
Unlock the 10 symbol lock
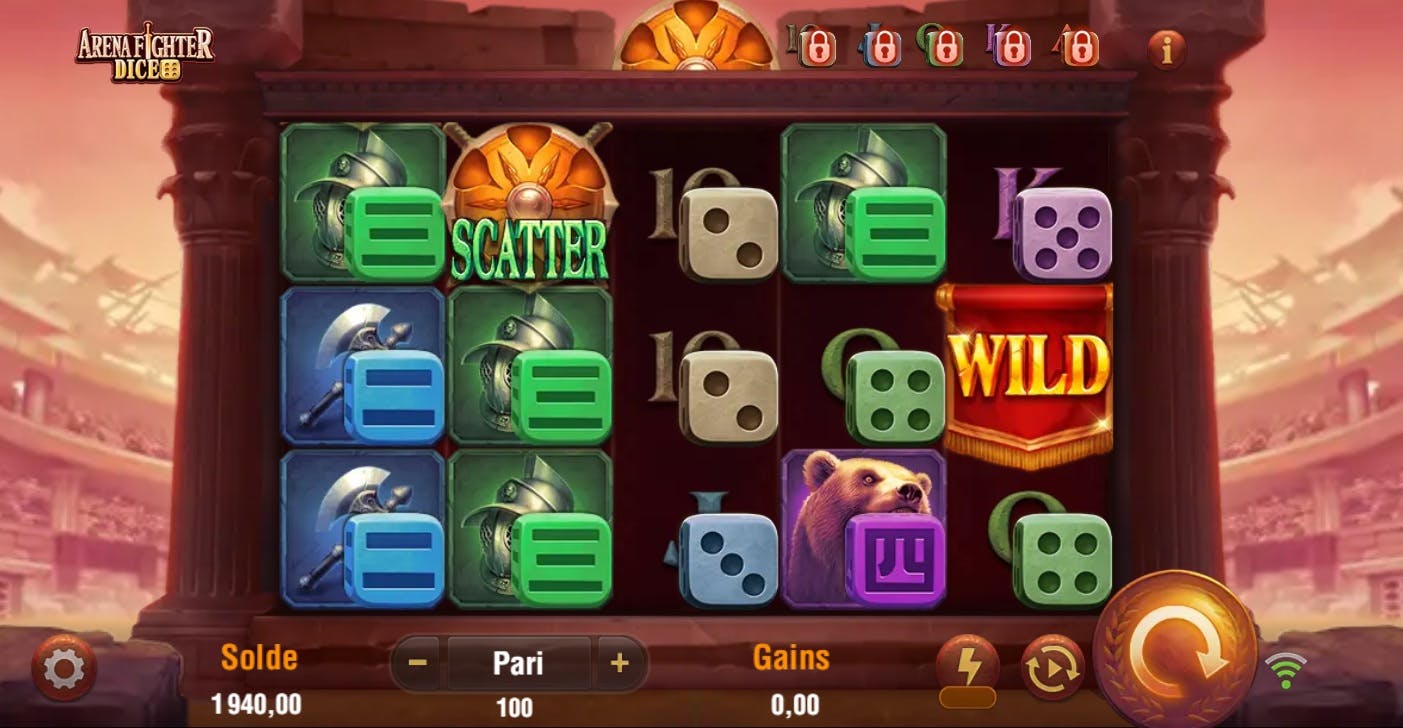tap(820, 48)
